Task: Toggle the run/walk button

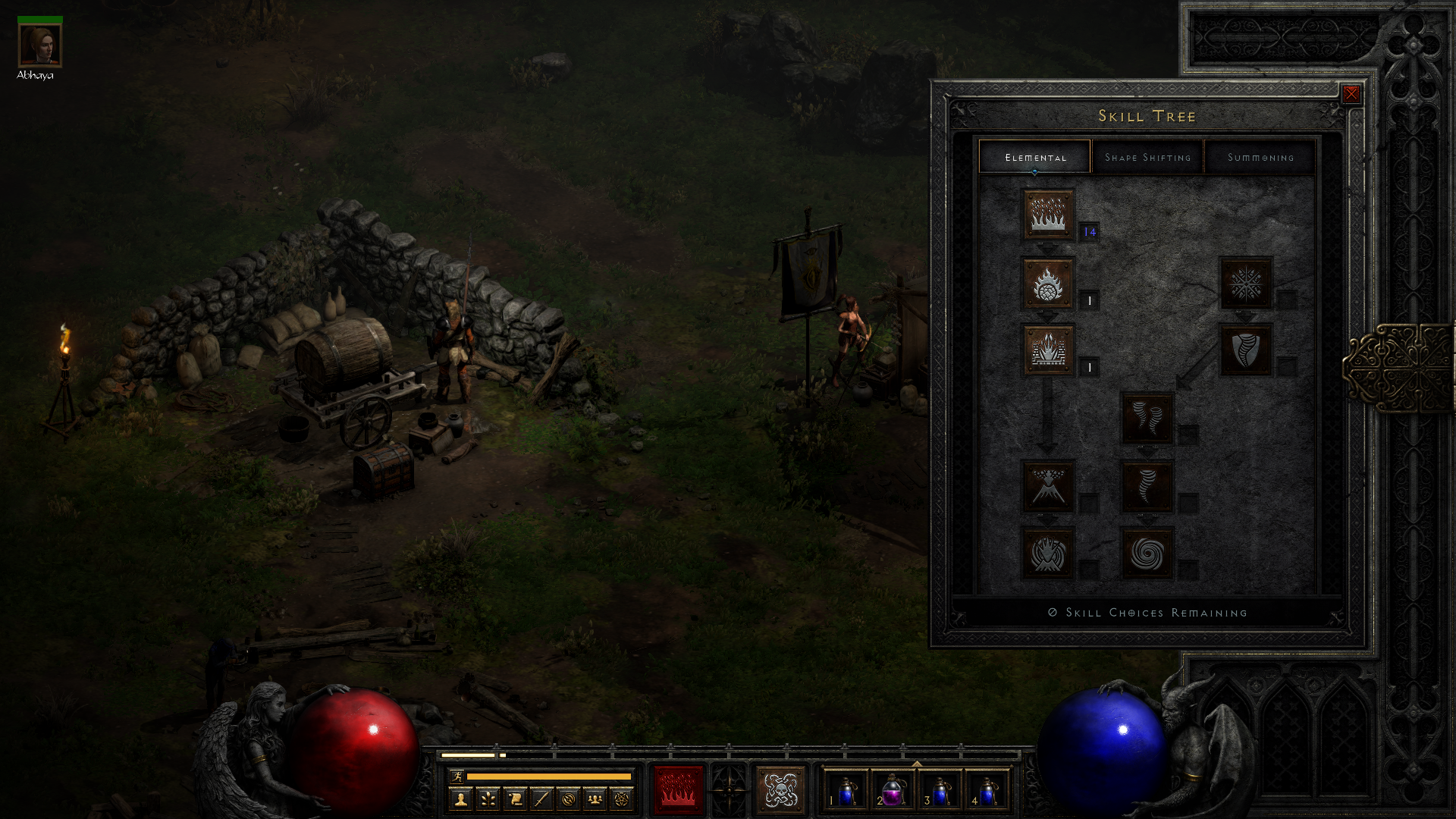Action: [457, 776]
